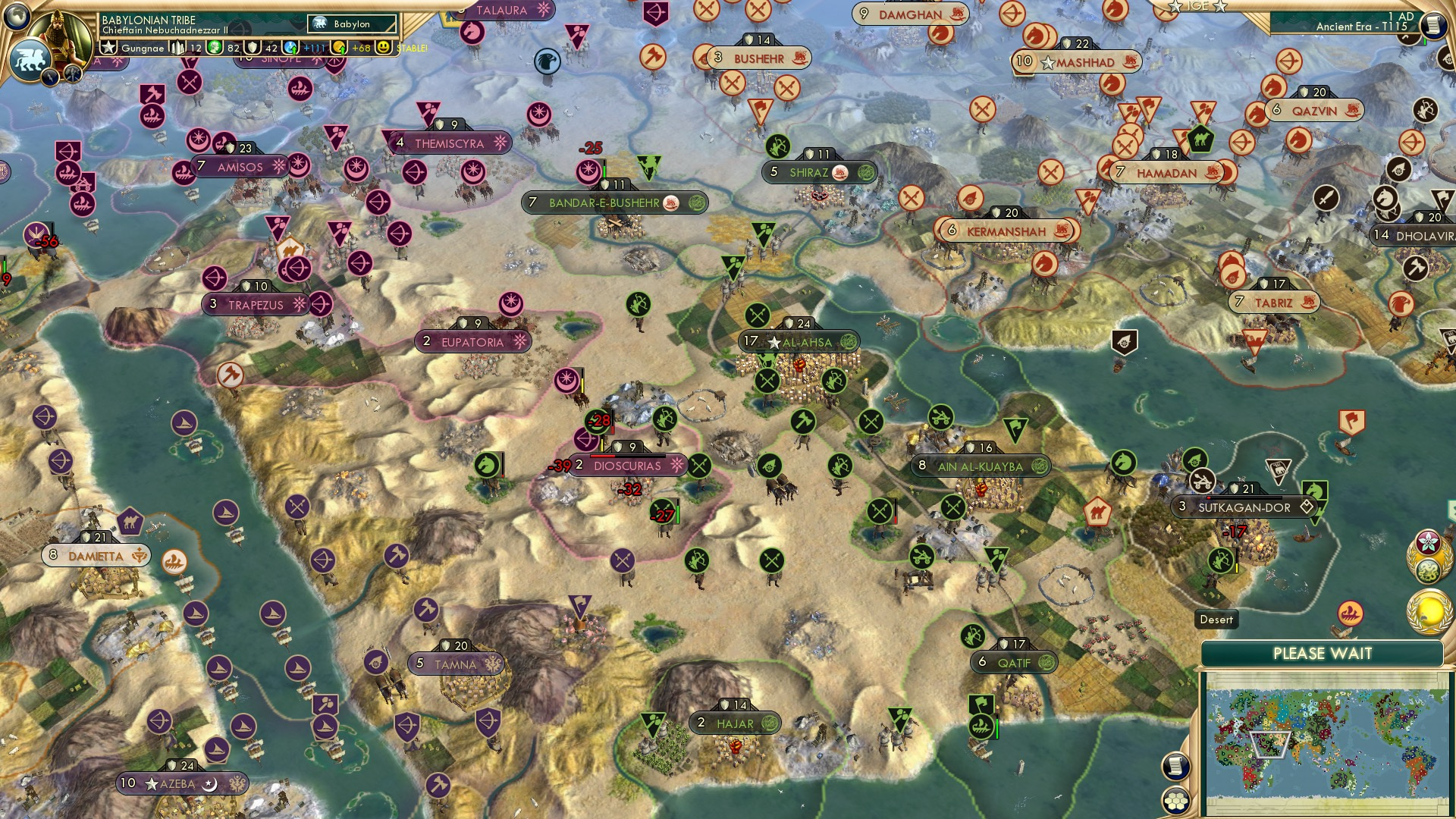Image resolution: width=1456 pixels, height=819 pixels.
Task: Click the science droplet icon showing +111
Action: pos(292,47)
